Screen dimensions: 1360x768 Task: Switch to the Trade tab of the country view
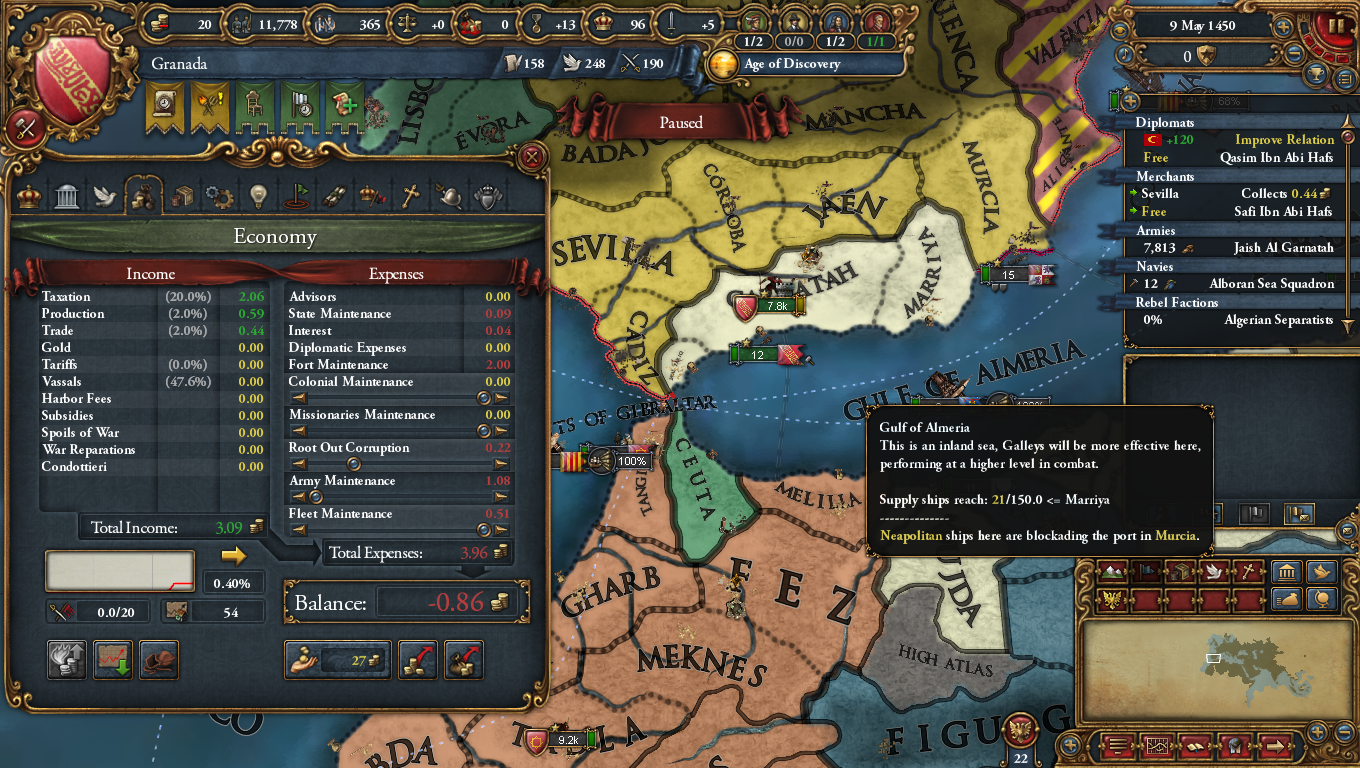point(181,196)
